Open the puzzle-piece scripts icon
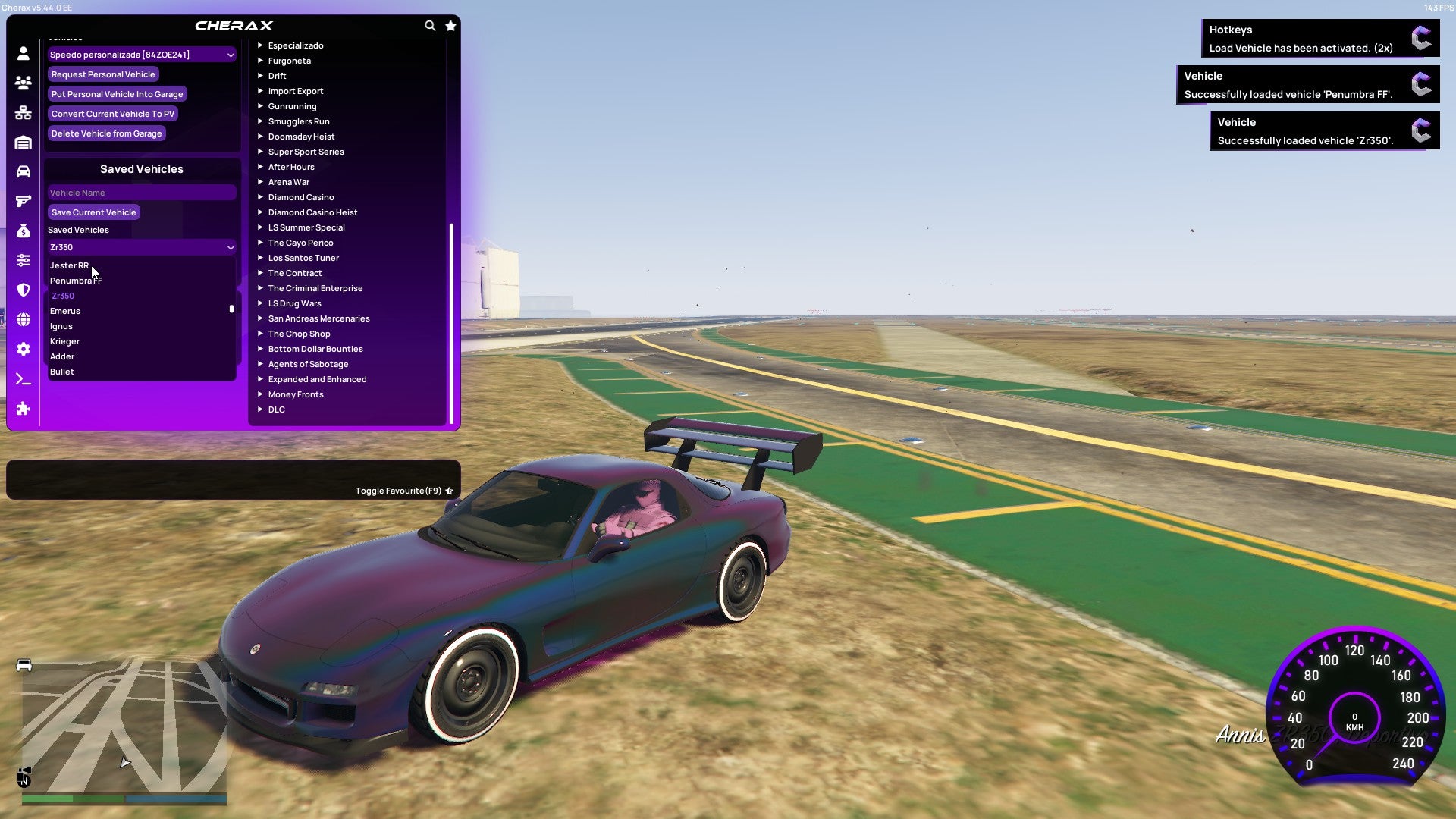The height and width of the screenshot is (819, 1456). click(23, 409)
